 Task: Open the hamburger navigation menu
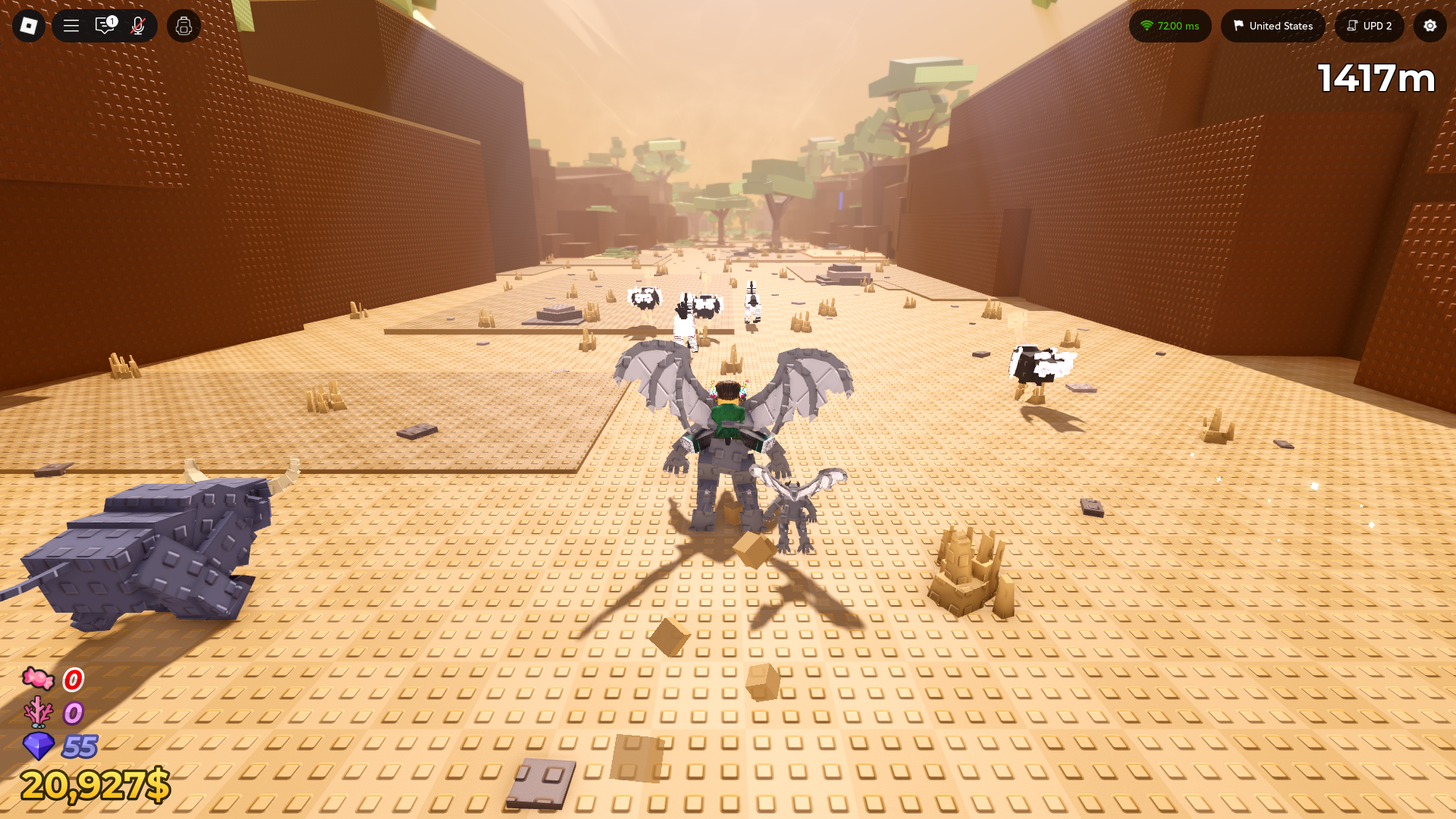pyautogui.click(x=70, y=25)
